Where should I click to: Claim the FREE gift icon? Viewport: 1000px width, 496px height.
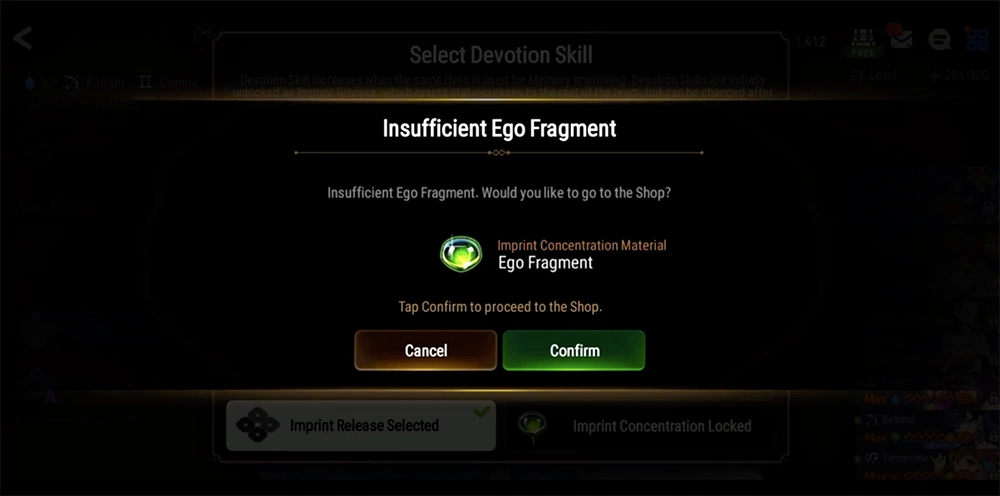click(x=863, y=40)
